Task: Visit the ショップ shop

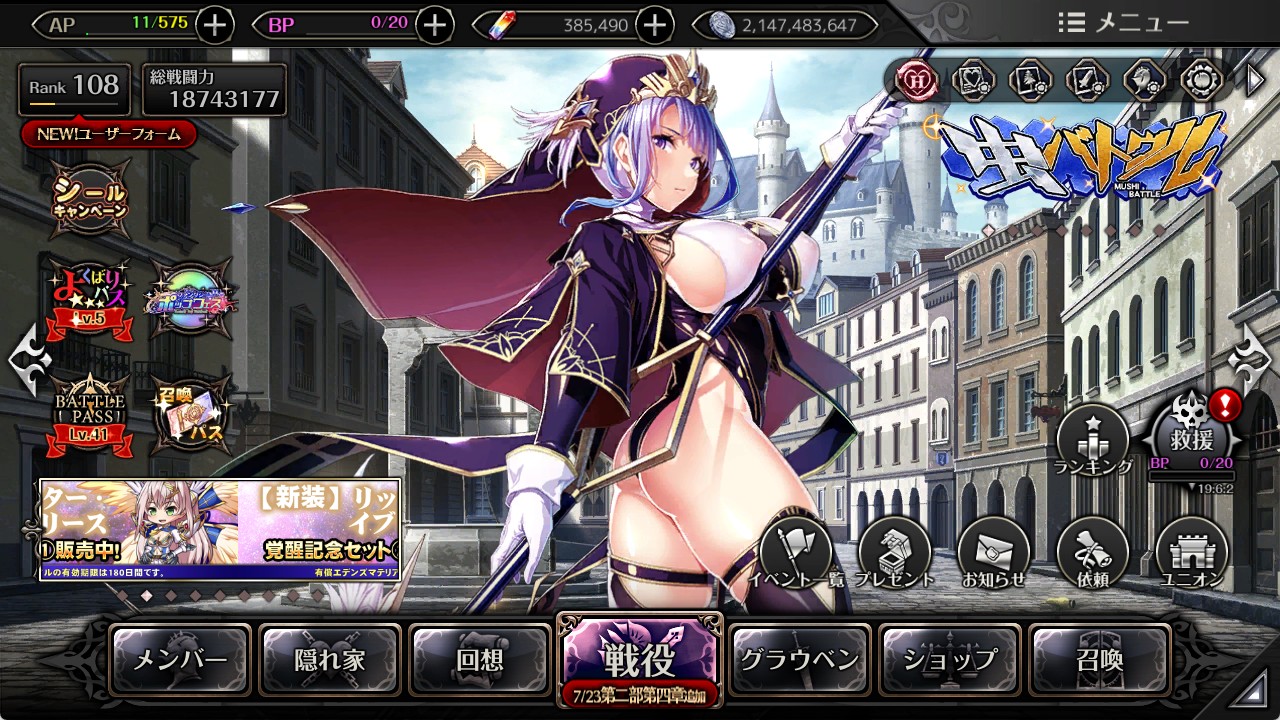Action: (x=950, y=660)
